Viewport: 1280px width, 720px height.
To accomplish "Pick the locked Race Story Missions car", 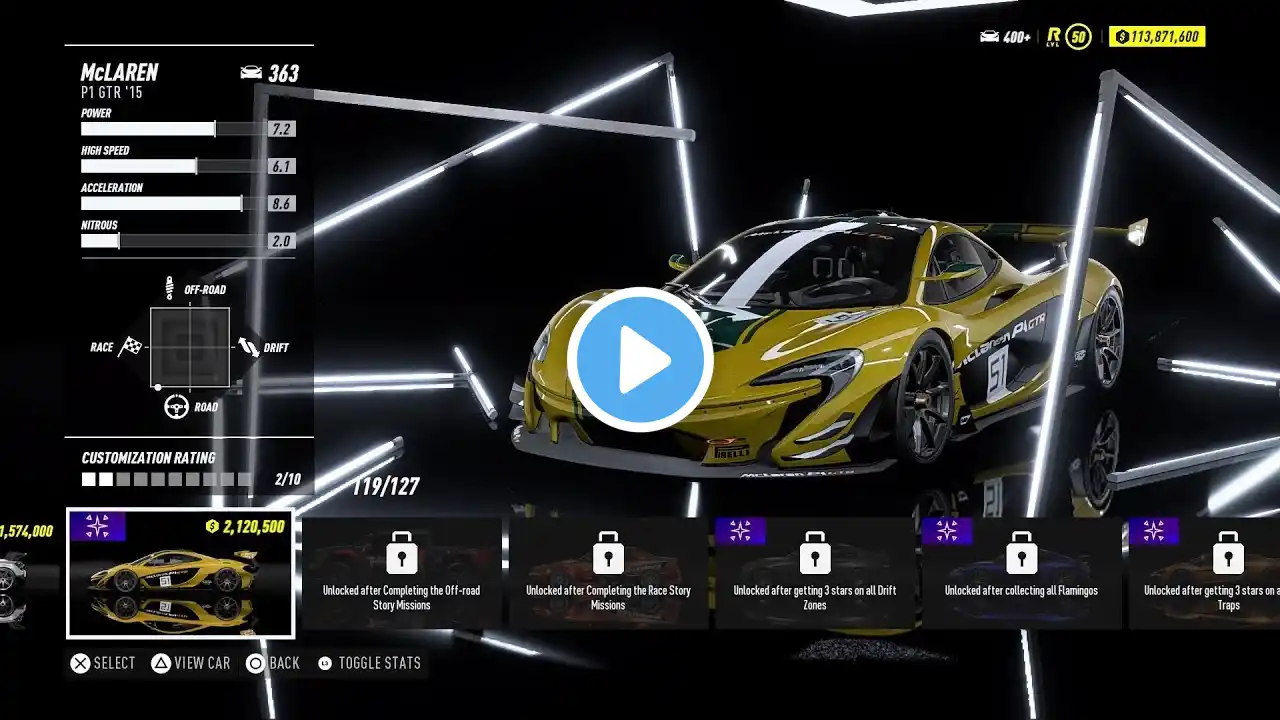I will point(608,573).
